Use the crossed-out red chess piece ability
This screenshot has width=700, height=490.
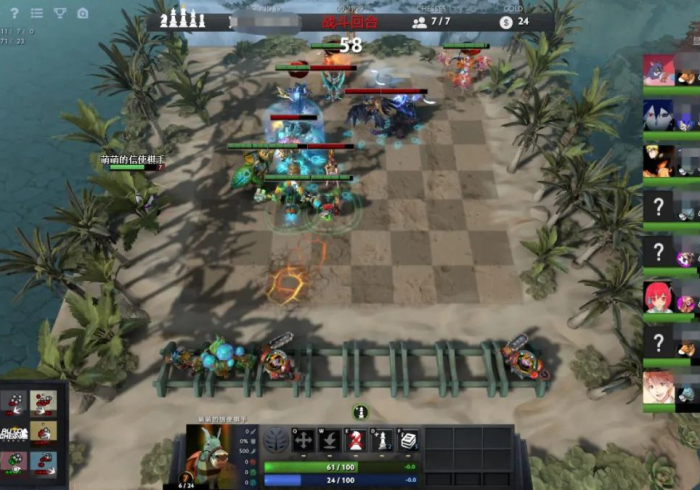(x=356, y=440)
